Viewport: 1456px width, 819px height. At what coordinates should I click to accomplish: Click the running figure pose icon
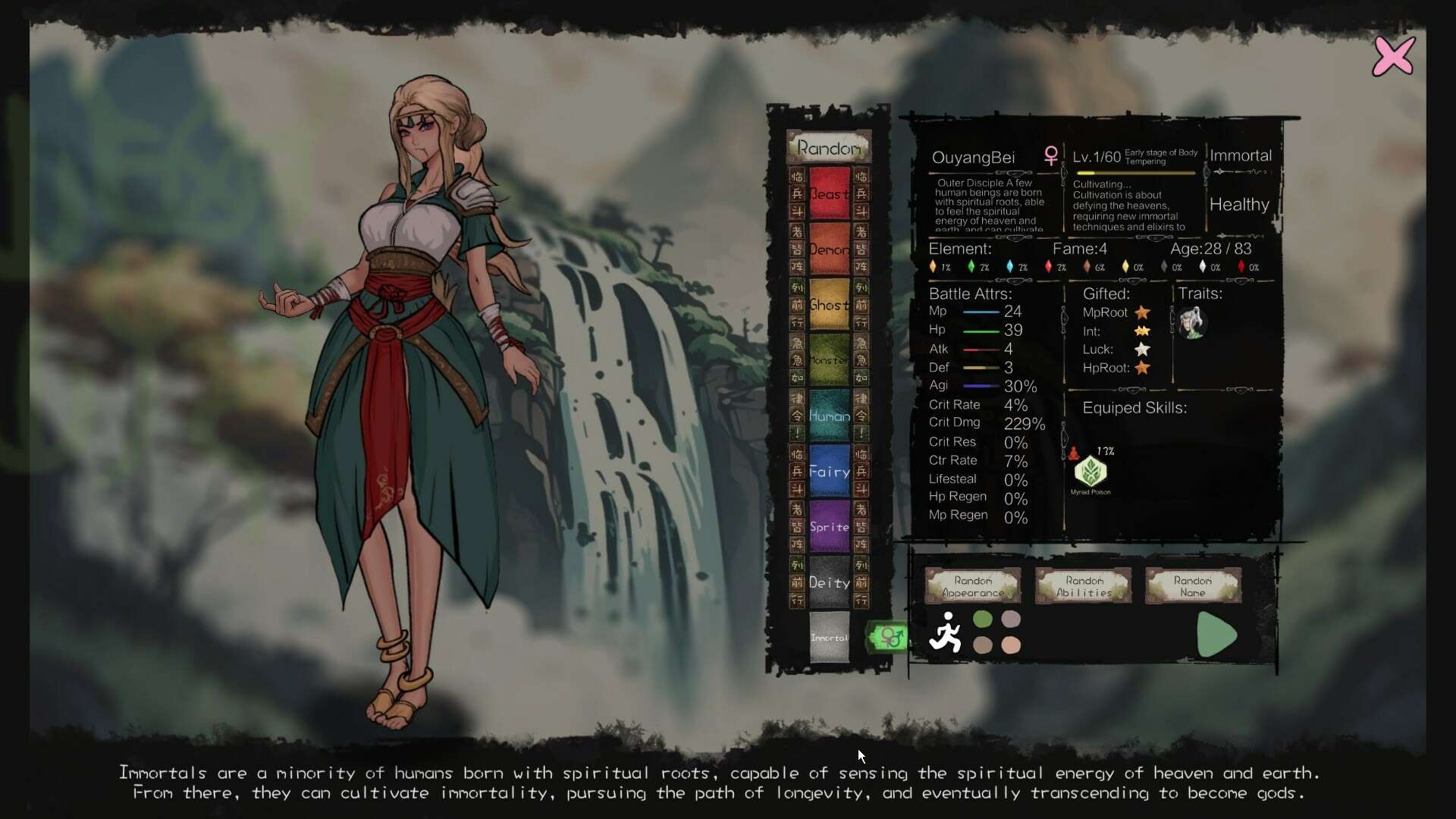(x=945, y=632)
